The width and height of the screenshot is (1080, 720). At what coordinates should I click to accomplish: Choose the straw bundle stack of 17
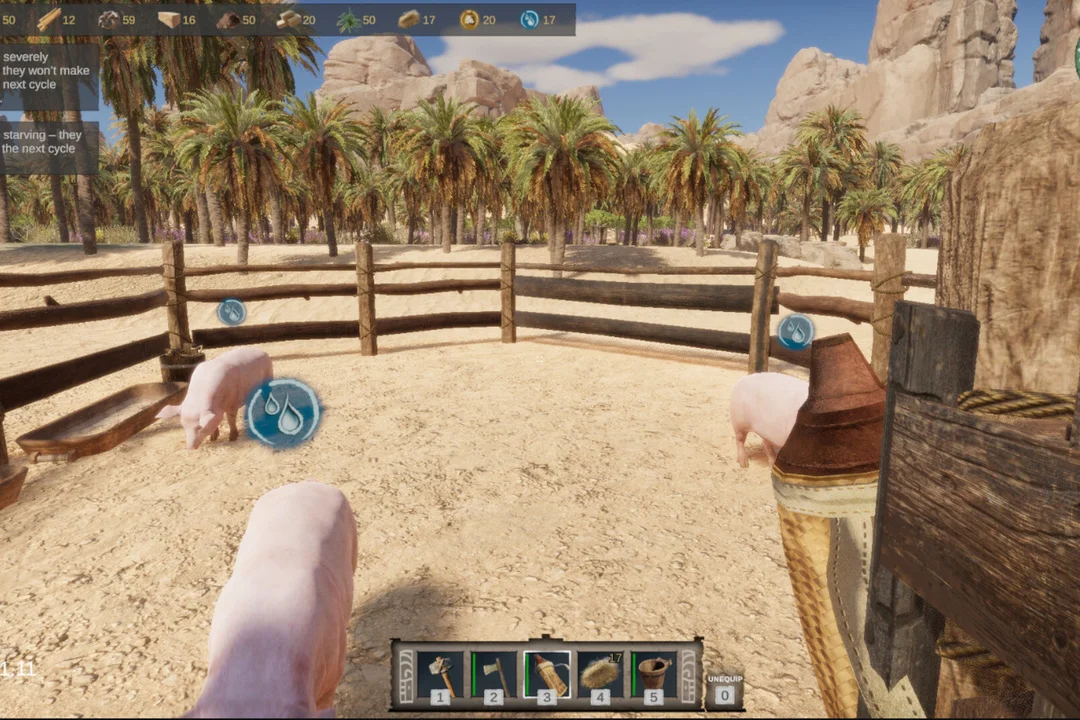pos(600,674)
